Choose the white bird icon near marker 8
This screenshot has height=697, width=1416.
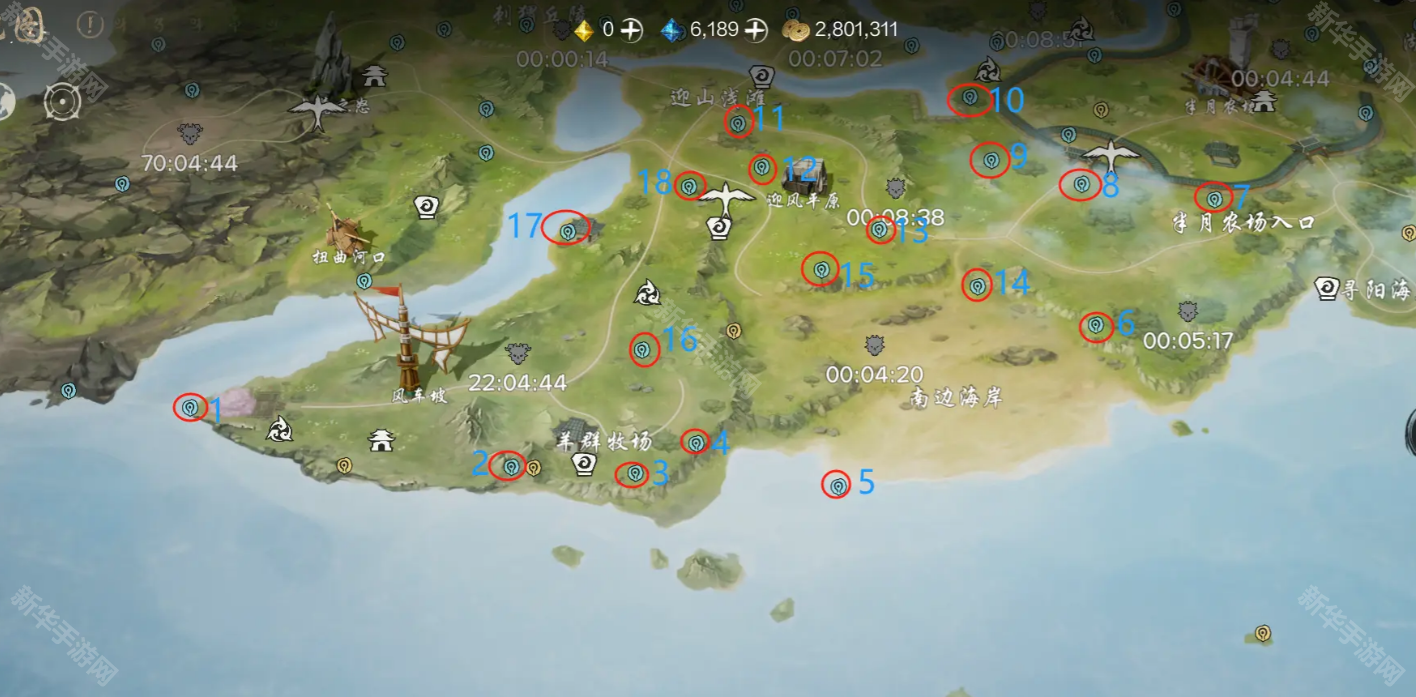click(x=1111, y=154)
